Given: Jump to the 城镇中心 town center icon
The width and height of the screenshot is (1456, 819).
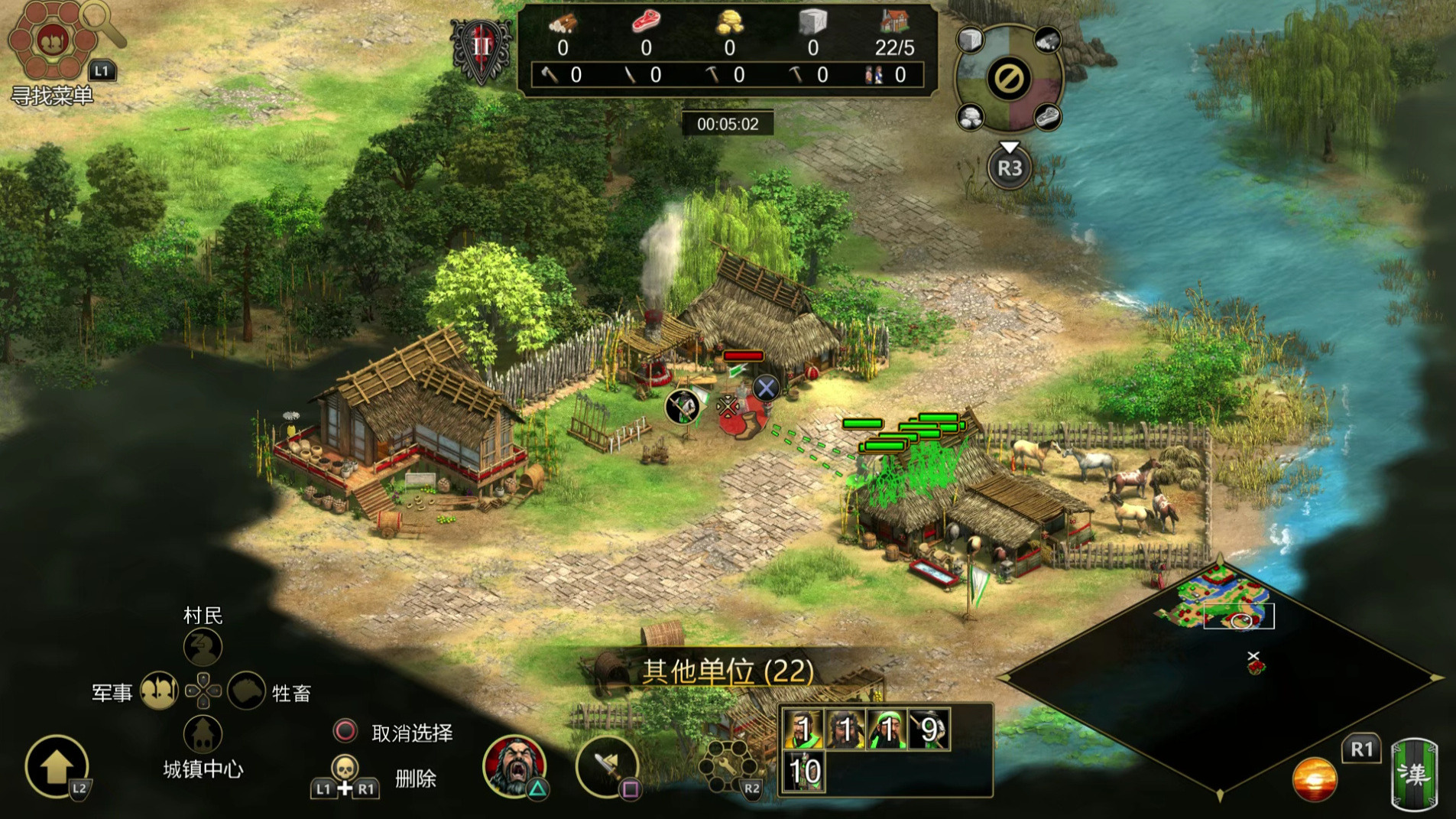Looking at the screenshot, I should coord(203,735).
